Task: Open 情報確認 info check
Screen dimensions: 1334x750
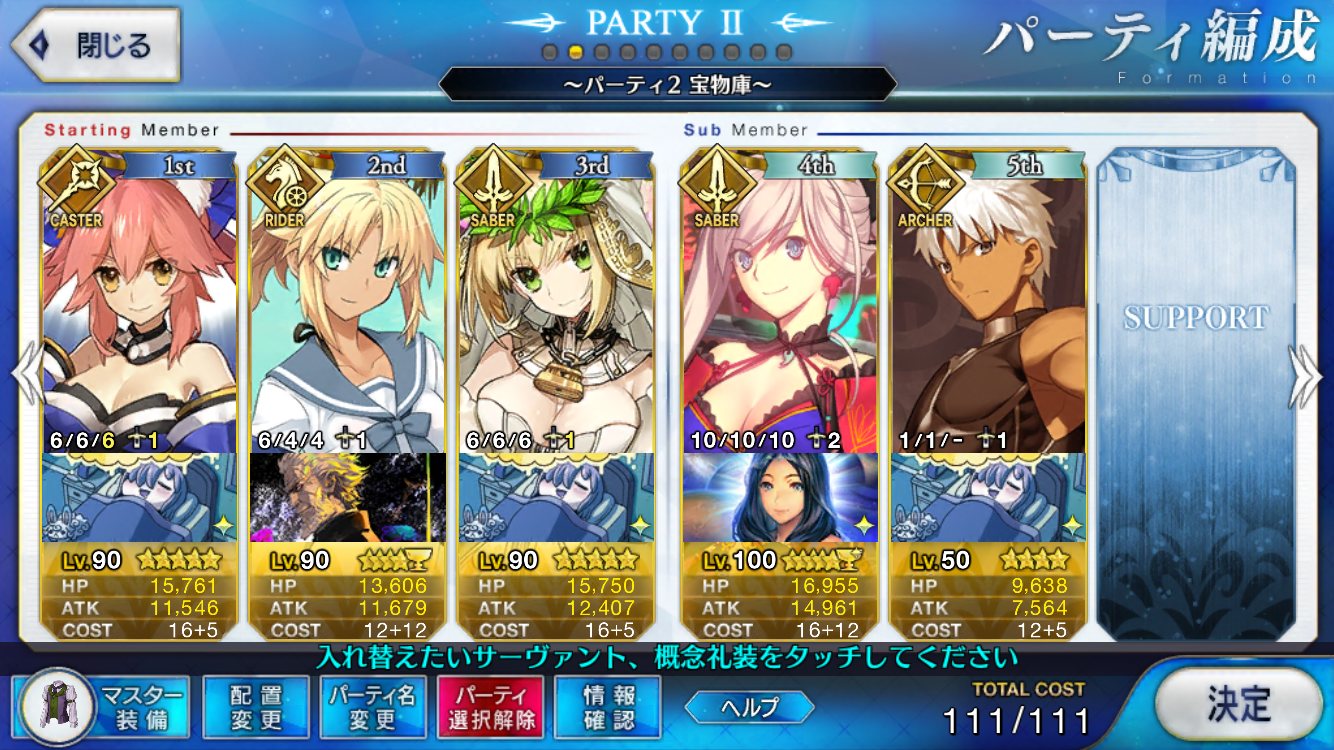Action: click(608, 706)
